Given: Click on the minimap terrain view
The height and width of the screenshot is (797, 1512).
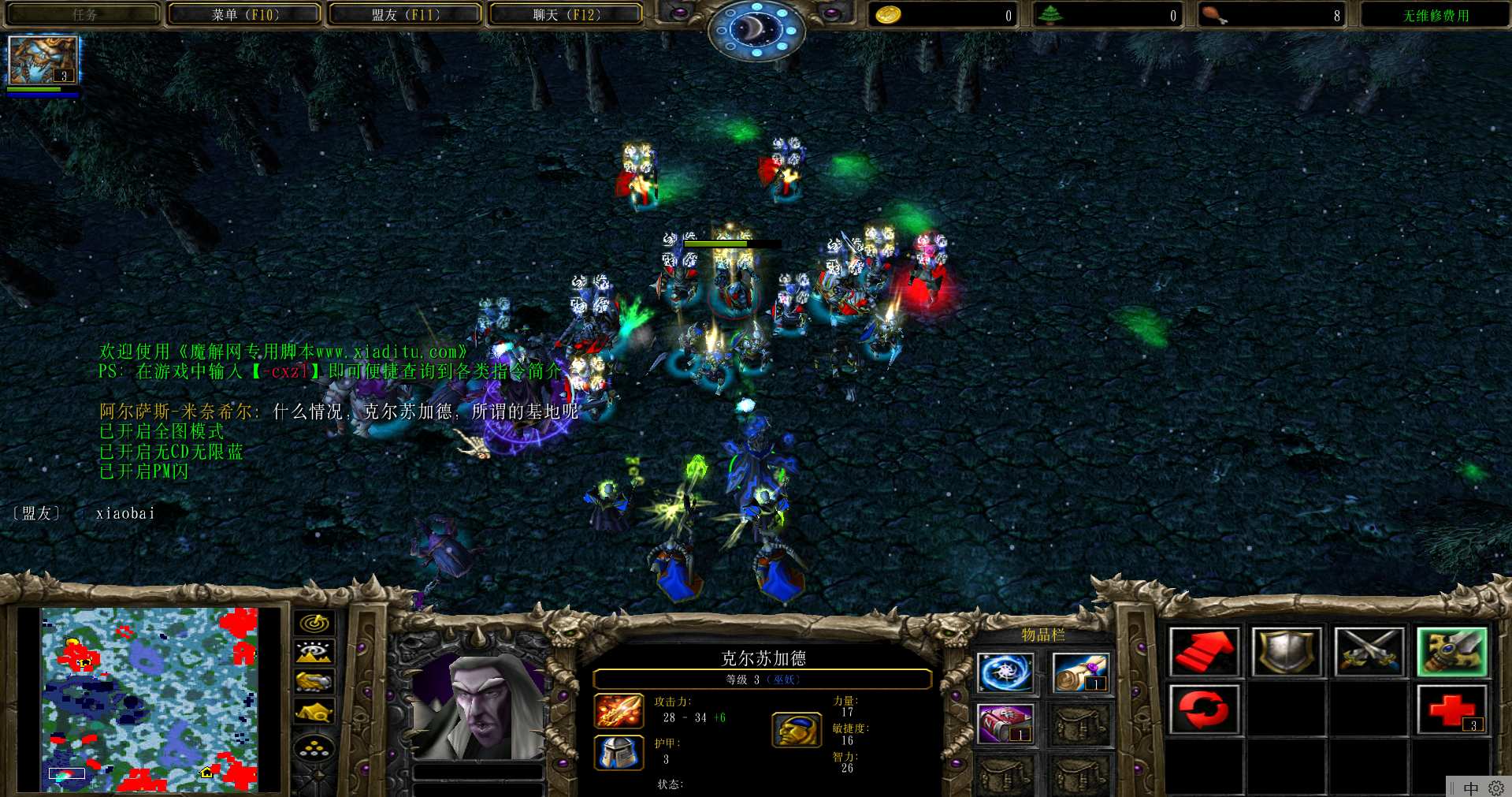Looking at the screenshot, I should point(150,699).
